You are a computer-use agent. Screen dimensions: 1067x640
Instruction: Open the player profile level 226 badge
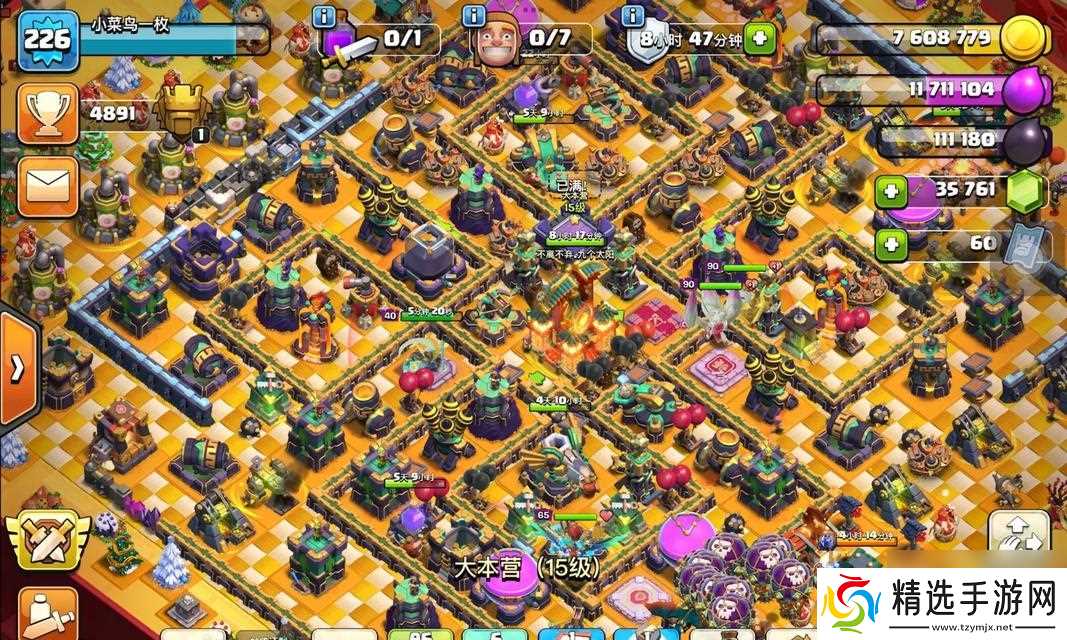(x=47, y=40)
